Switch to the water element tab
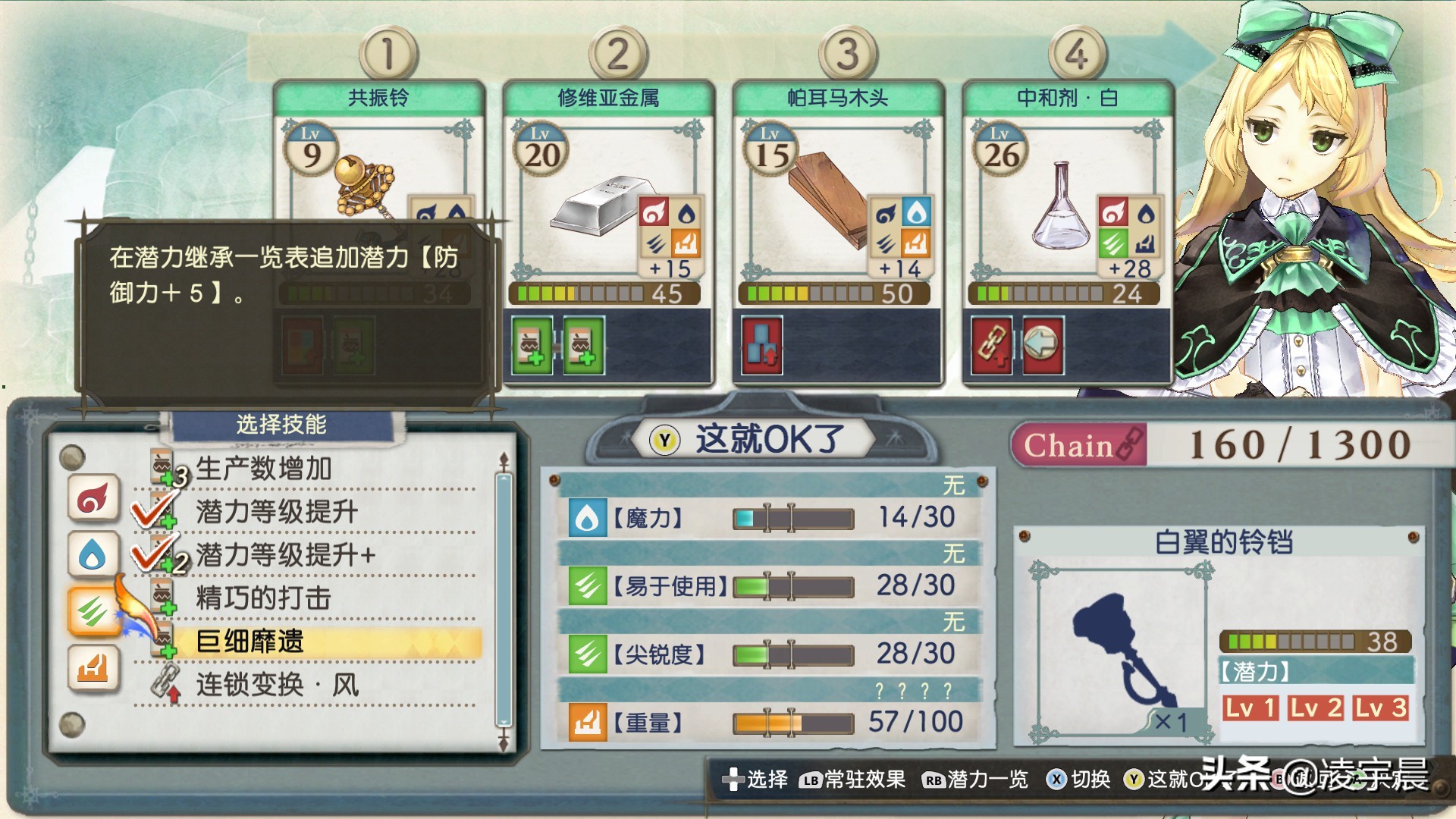The image size is (1456, 819). click(93, 555)
